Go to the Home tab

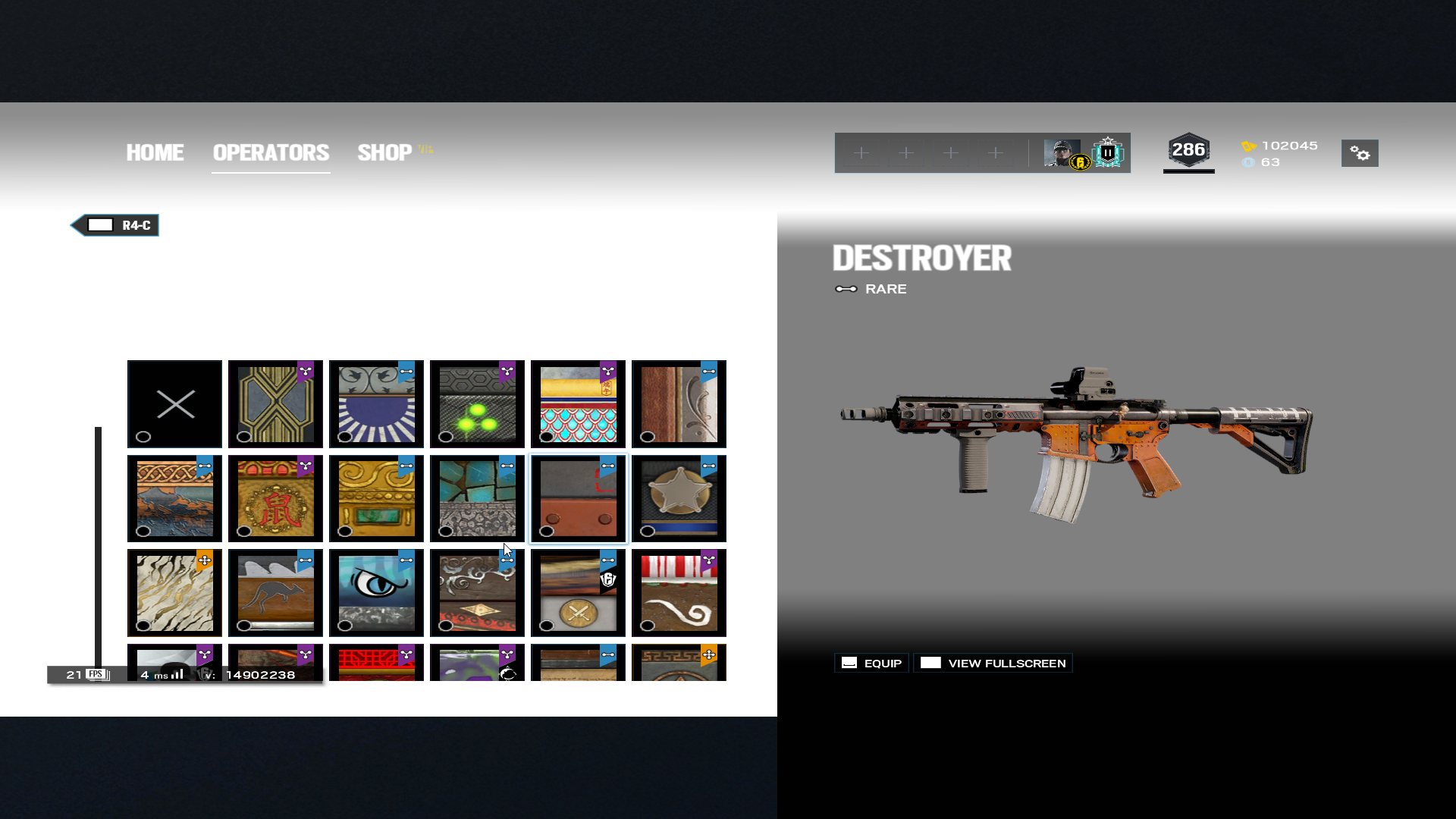155,152
